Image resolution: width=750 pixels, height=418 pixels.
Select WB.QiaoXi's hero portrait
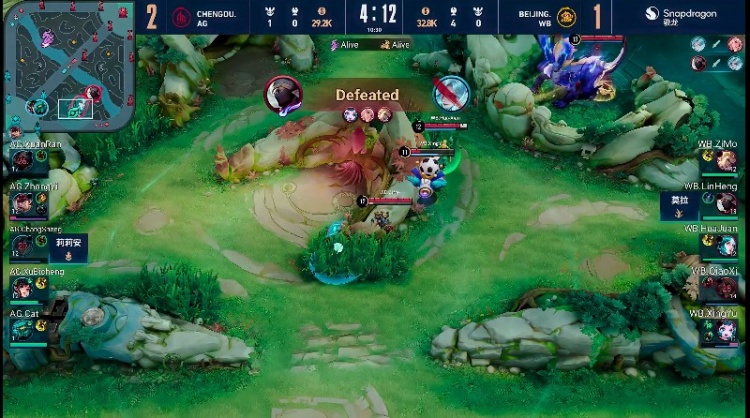[x=726, y=288]
